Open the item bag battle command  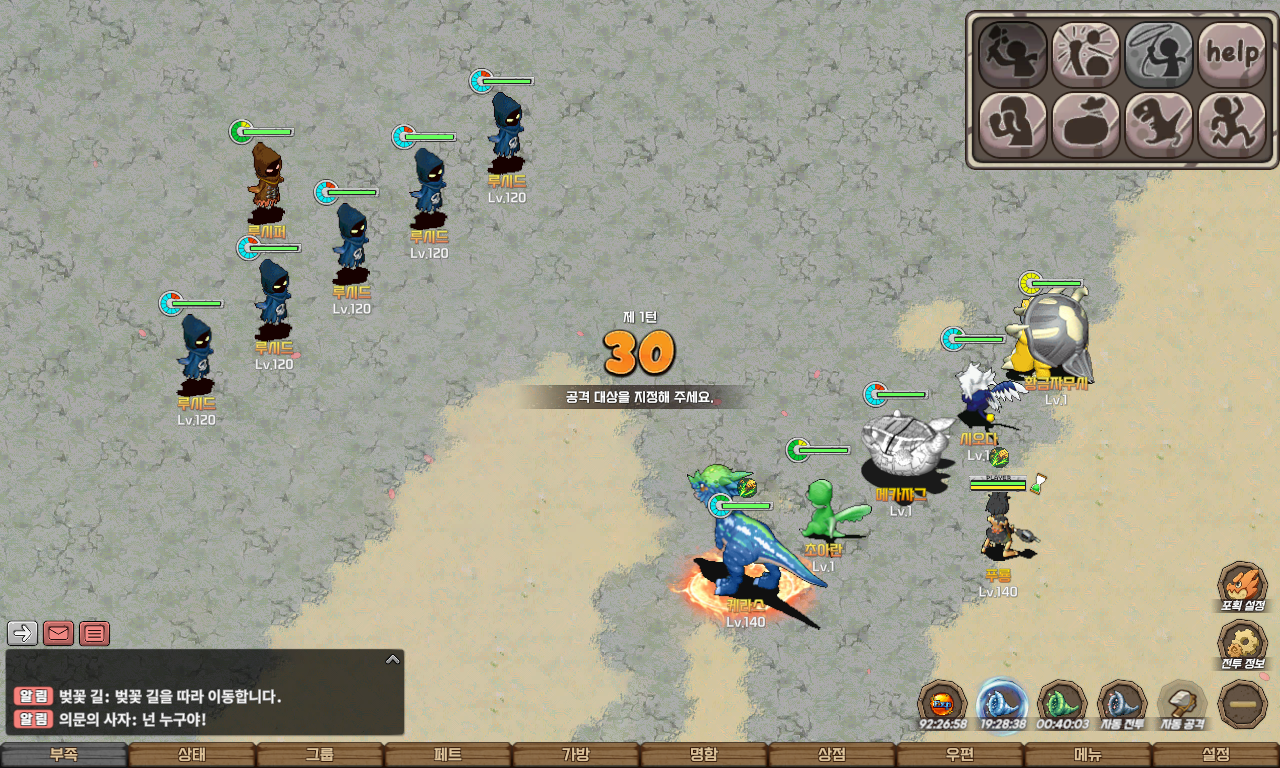tap(1086, 125)
